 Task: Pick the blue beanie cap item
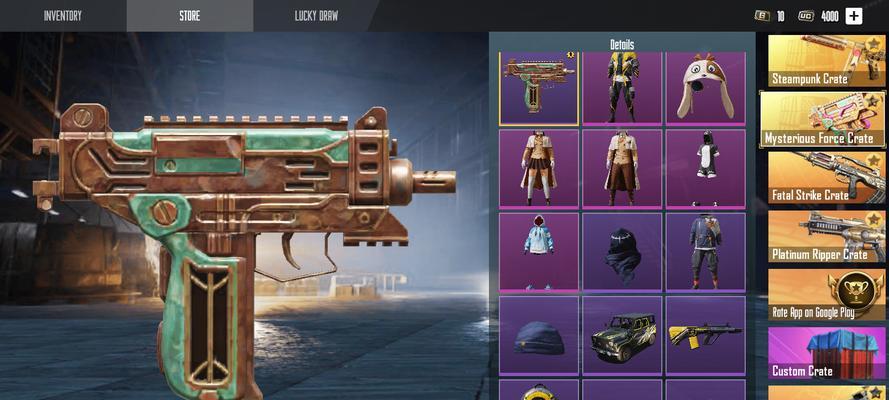click(539, 335)
